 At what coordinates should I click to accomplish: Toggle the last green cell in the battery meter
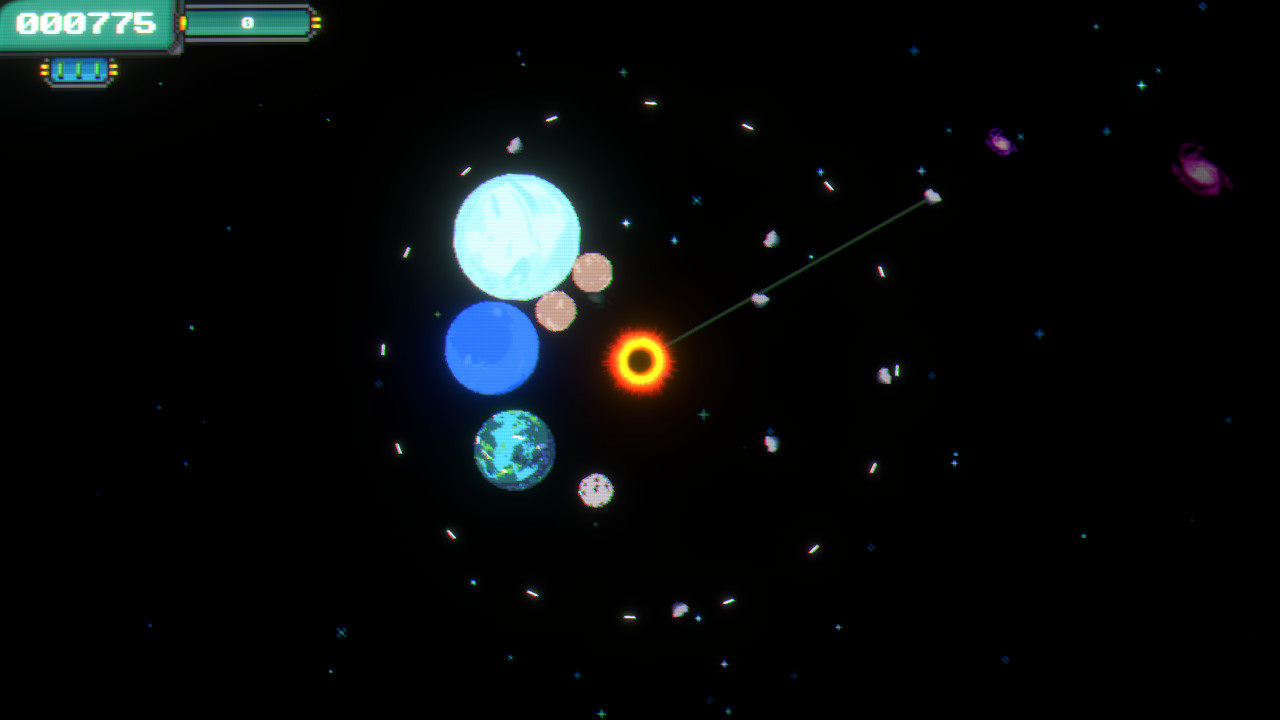click(x=96, y=67)
